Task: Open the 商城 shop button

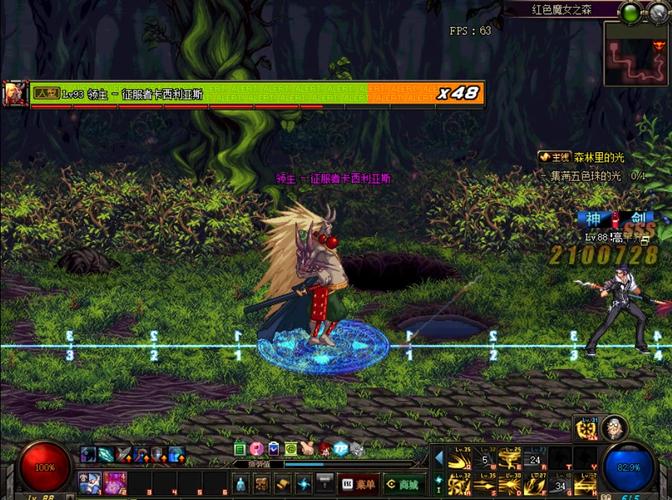Action: point(402,483)
